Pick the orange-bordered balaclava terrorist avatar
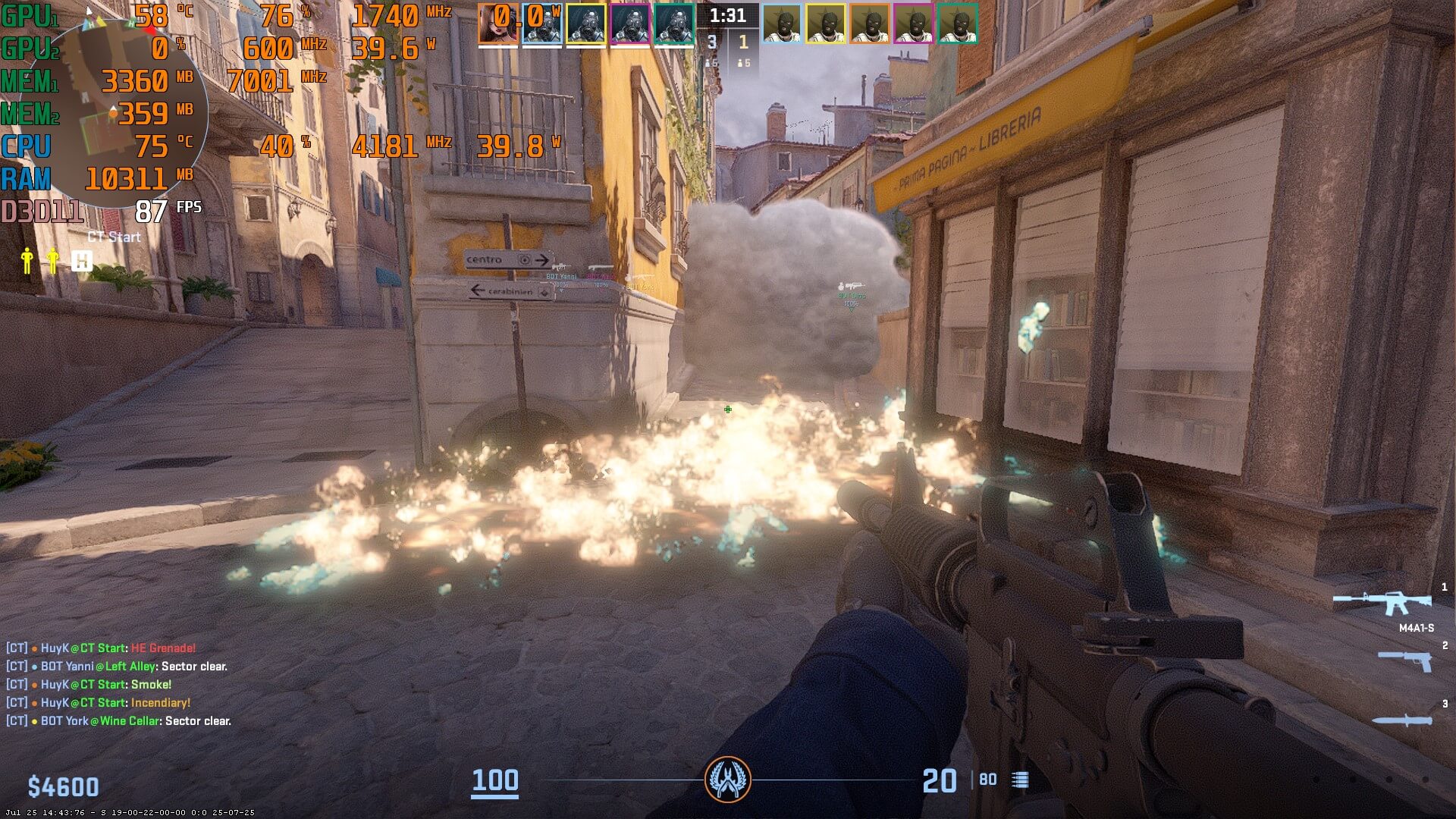This screenshot has width=1456, height=819. click(869, 23)
